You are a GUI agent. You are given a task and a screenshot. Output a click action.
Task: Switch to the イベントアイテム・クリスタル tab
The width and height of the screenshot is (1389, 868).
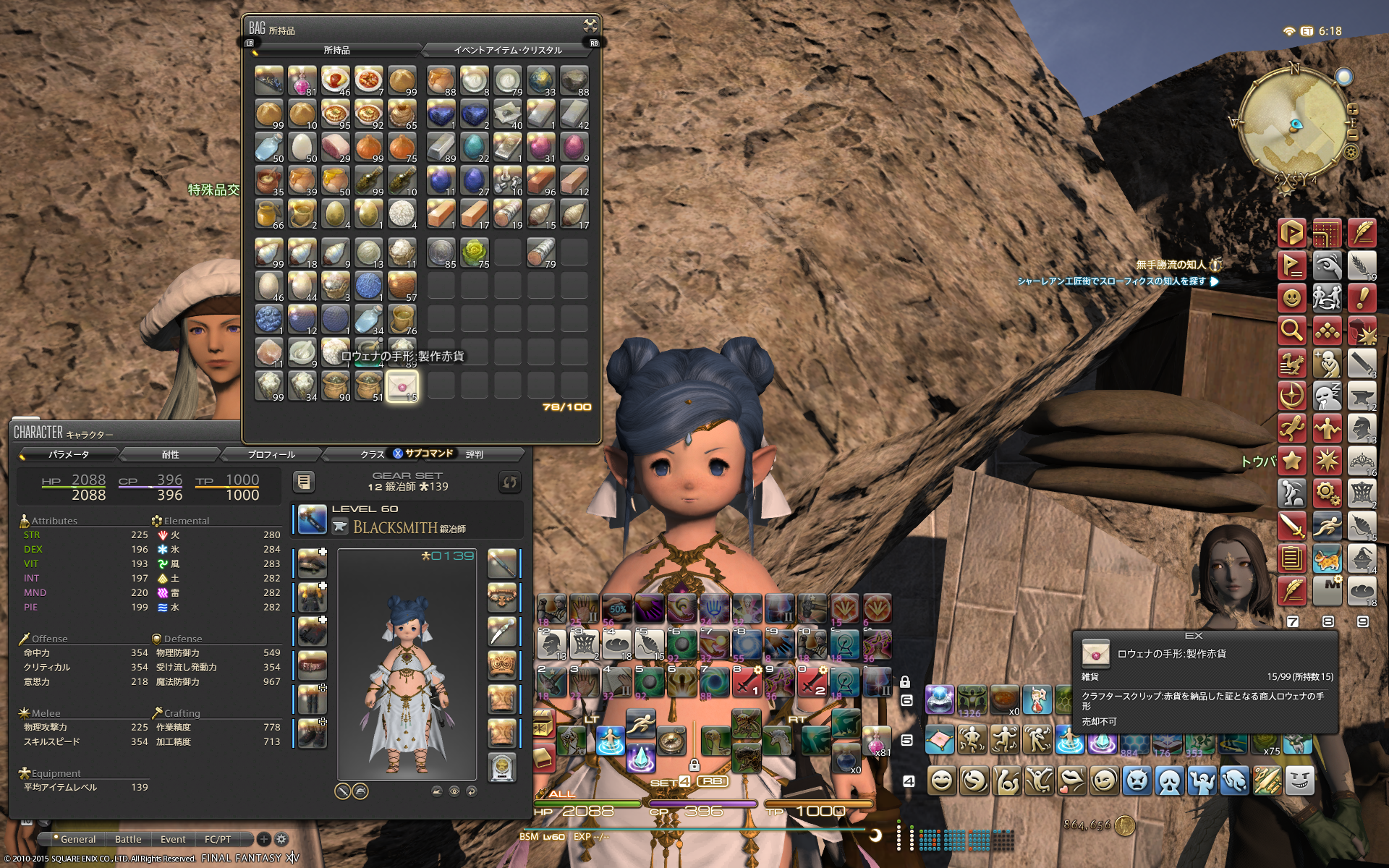pyautogui.click(x=507, y=50)
